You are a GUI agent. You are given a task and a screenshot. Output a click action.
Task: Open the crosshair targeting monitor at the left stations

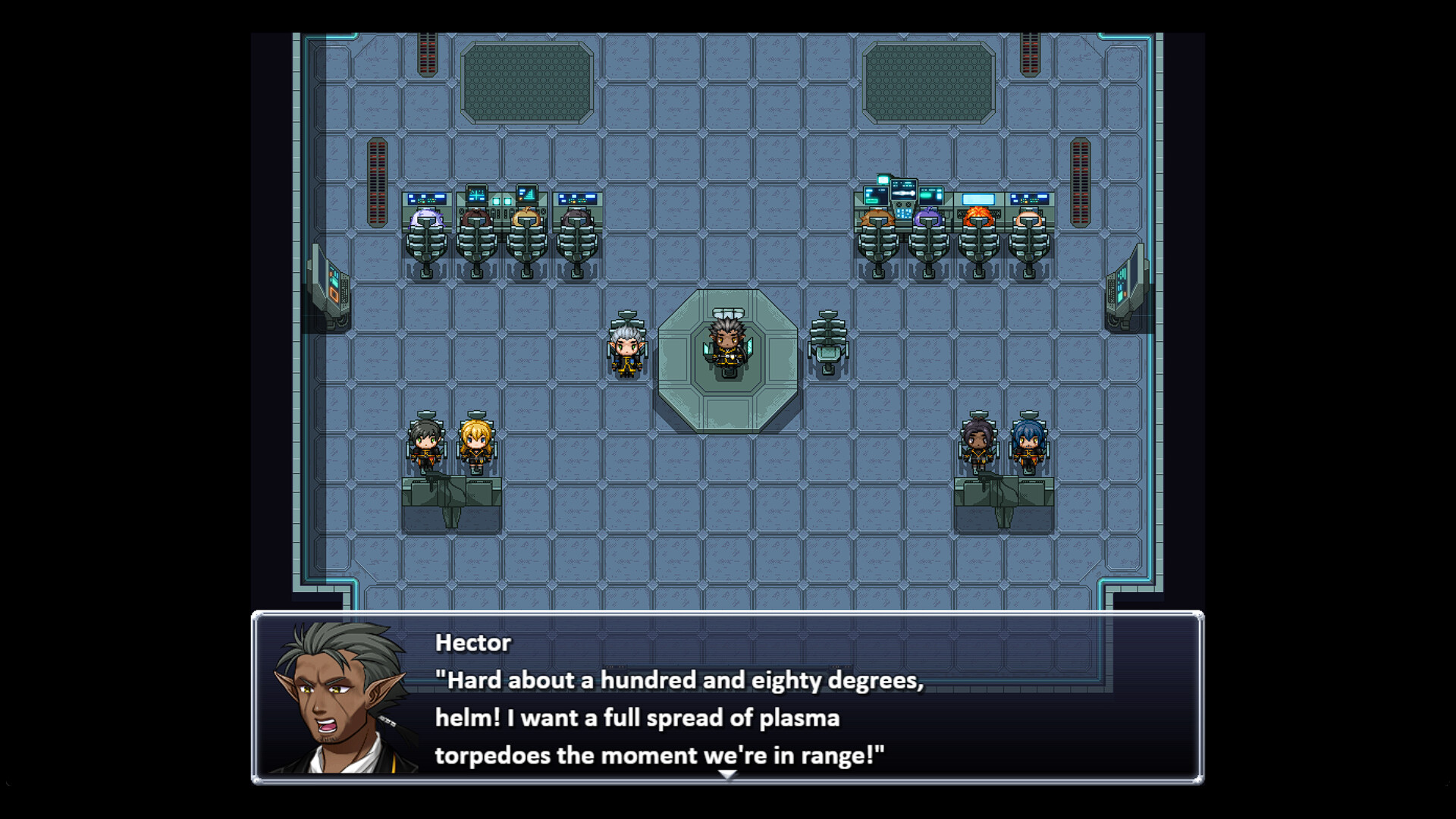tap(477, 193)
